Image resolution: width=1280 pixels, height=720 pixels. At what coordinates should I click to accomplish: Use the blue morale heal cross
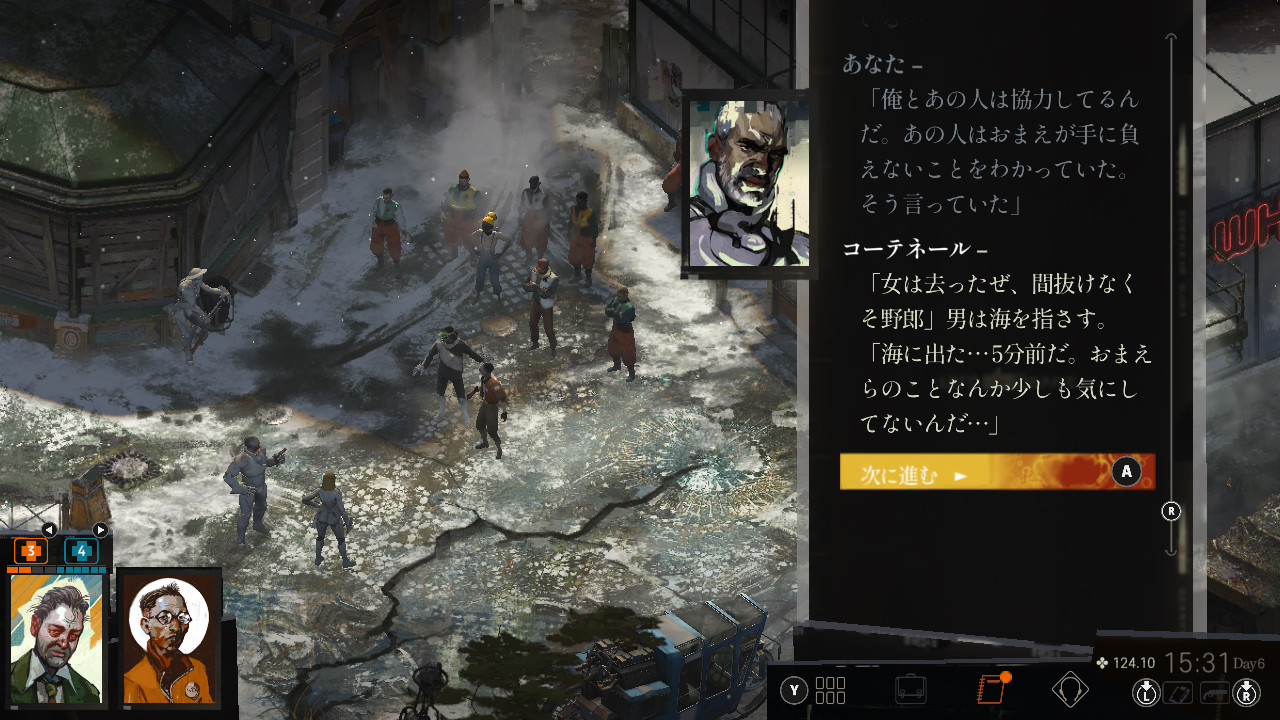pos(82,550)
